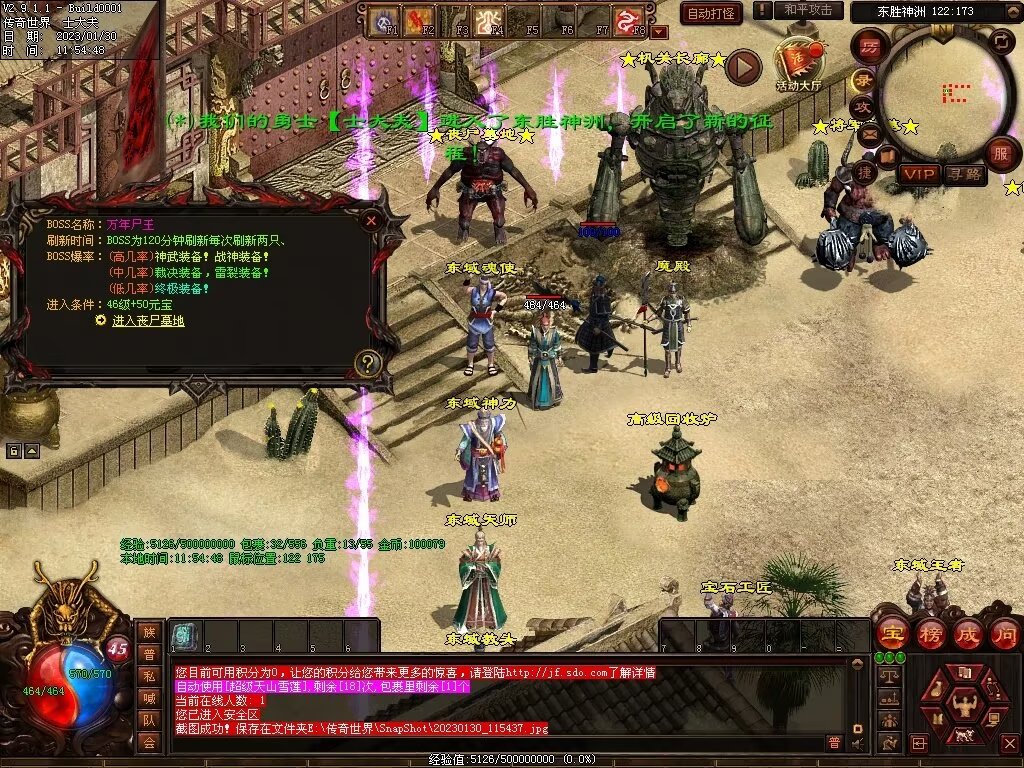1024x768 pixels.
Task: Use the item in hotbar slot 1
Action: tap(184, 635)
